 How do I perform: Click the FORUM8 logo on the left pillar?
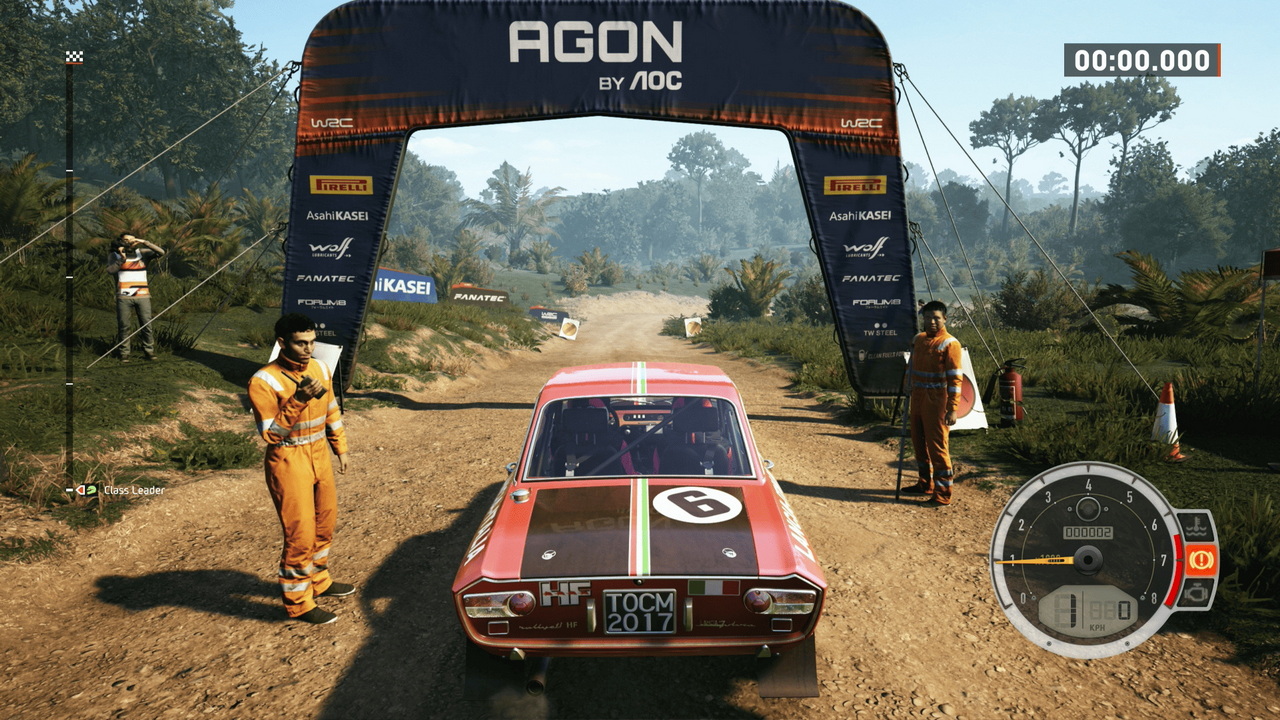[x=321, y=302]
